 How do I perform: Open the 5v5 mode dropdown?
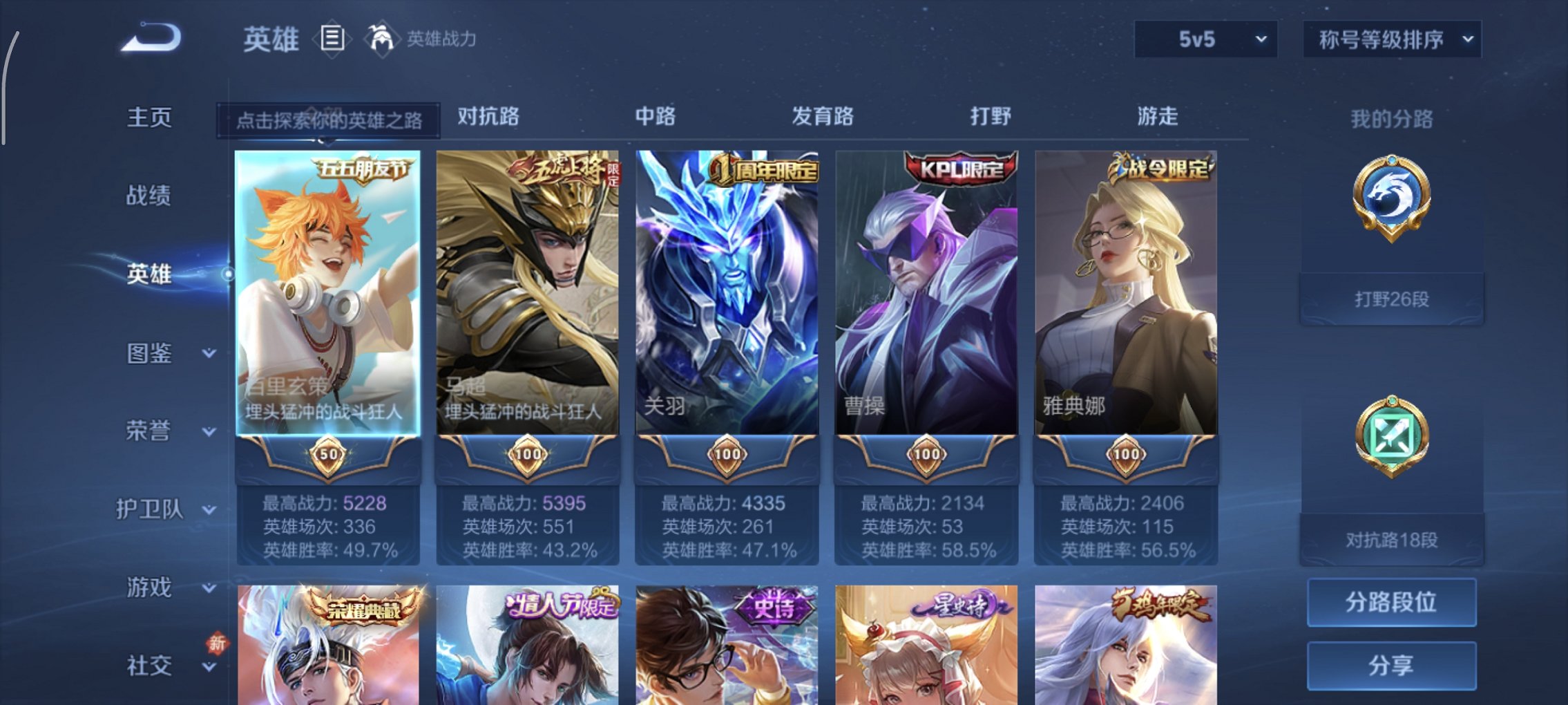pyautogui.click(x=1205, y=39)
